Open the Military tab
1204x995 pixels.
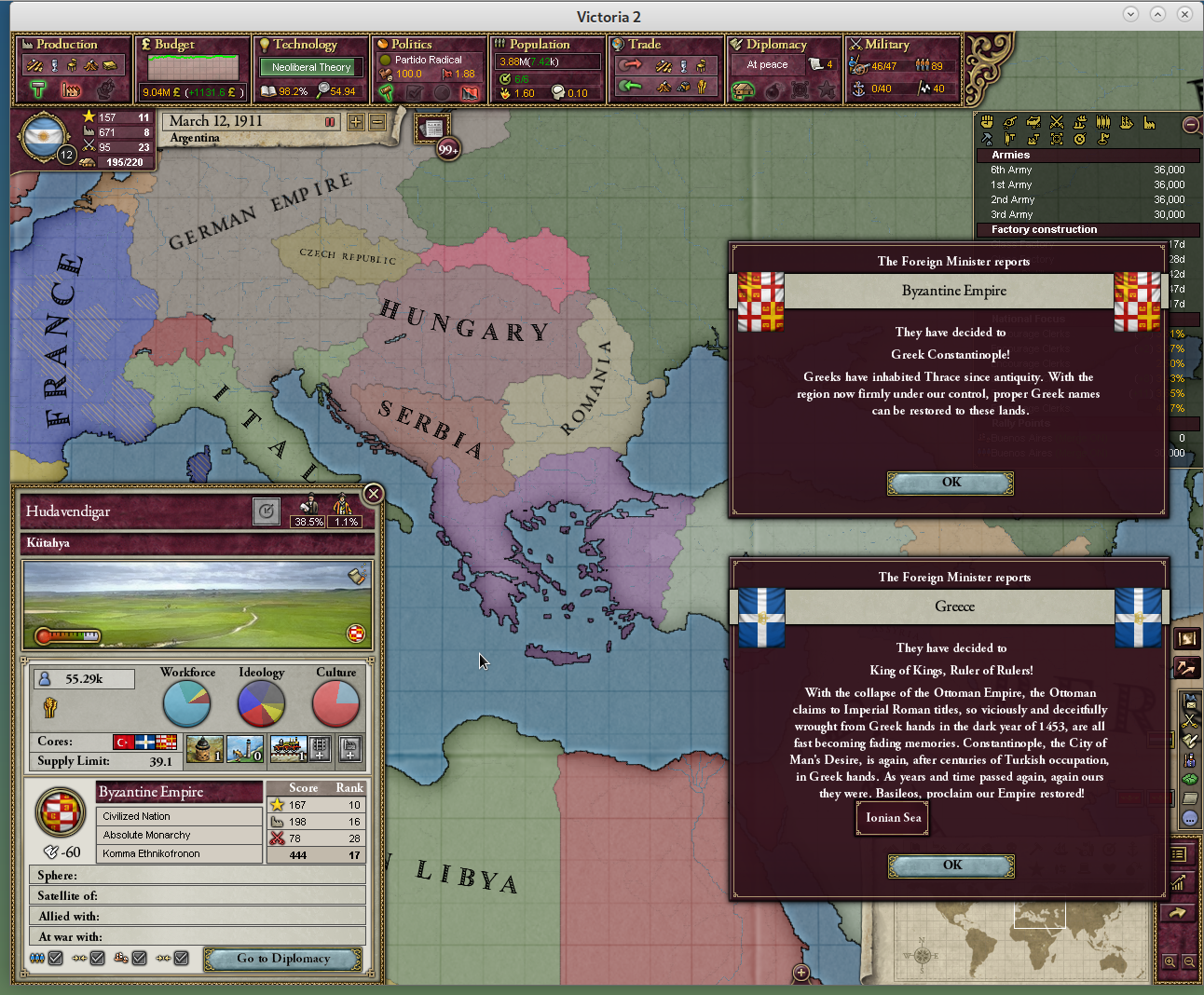(886, 45)
